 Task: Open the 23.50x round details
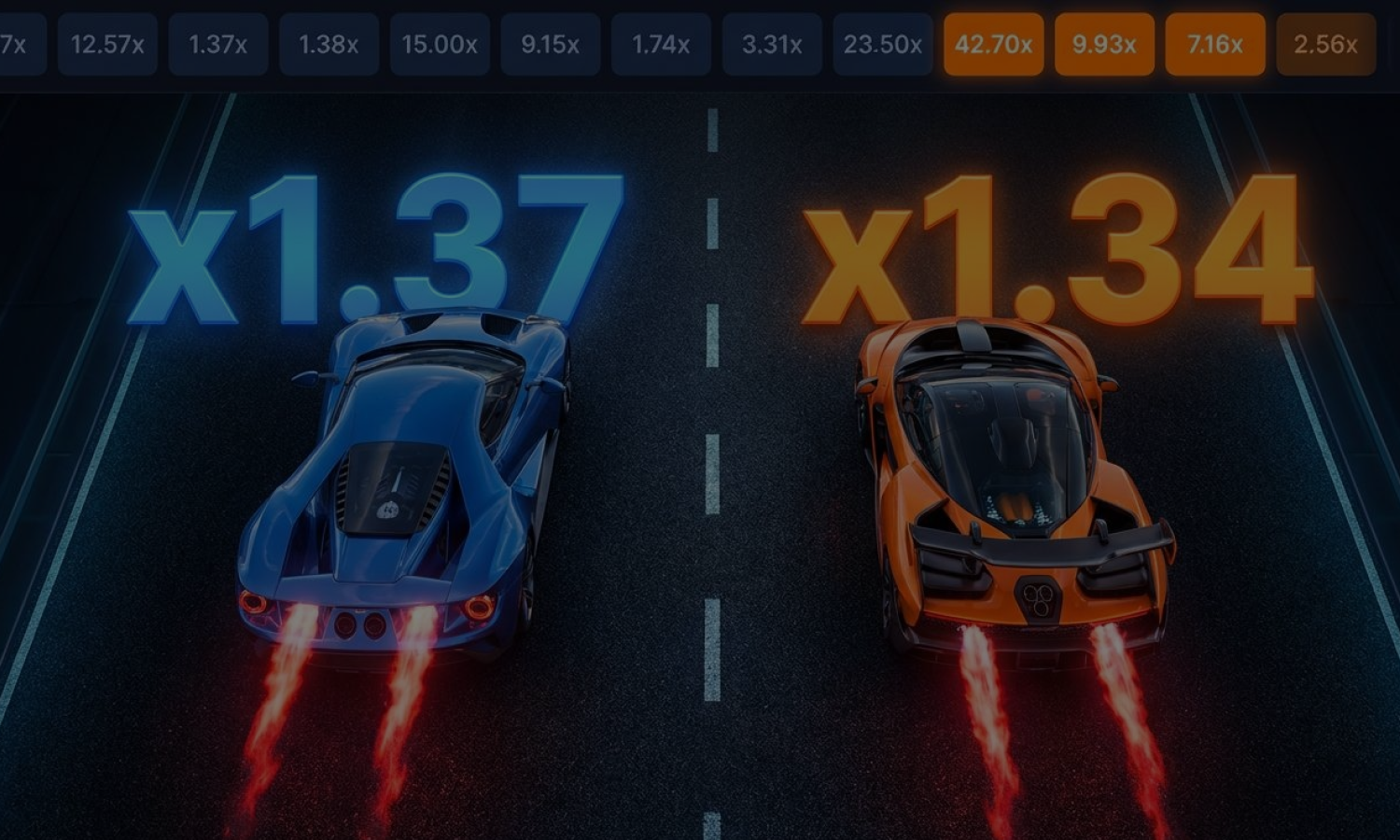[x=882, y=43]
